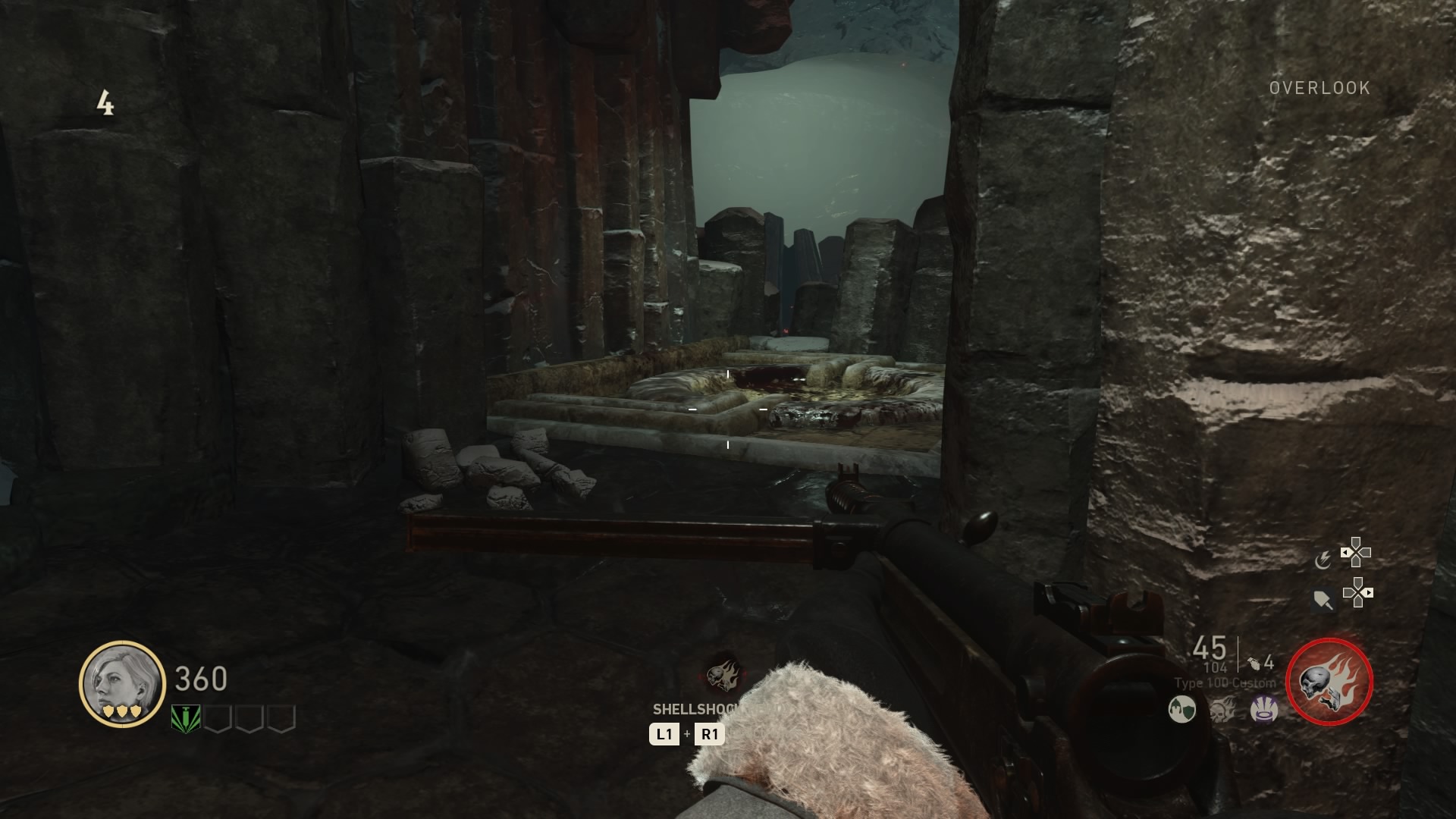The image size is (1456, 819).
Task: Select the round number 4 indicator
Action: 107,101
